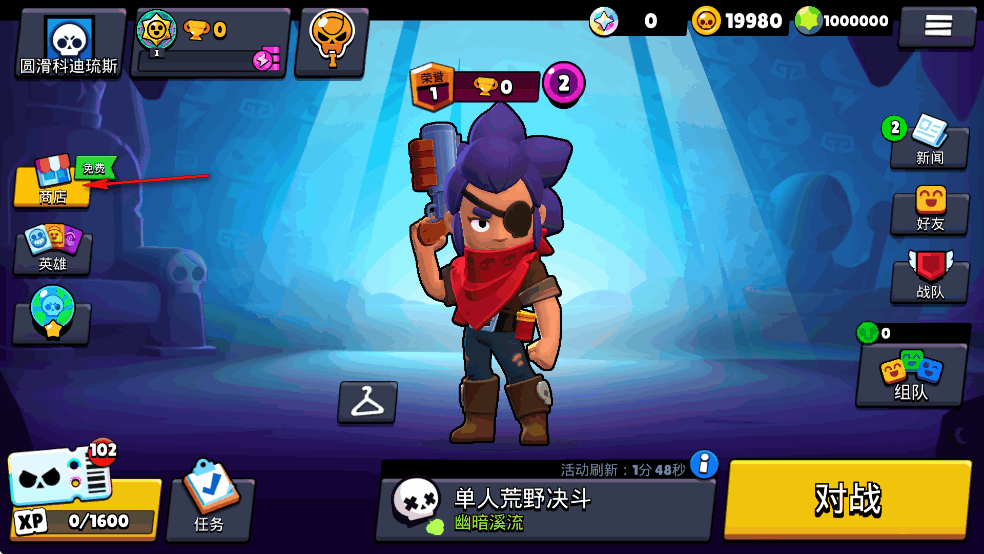Screen dimensions: 984x554
Task: Click the globe star icon button
Action: pyautogui.click(x=52, y=315)
